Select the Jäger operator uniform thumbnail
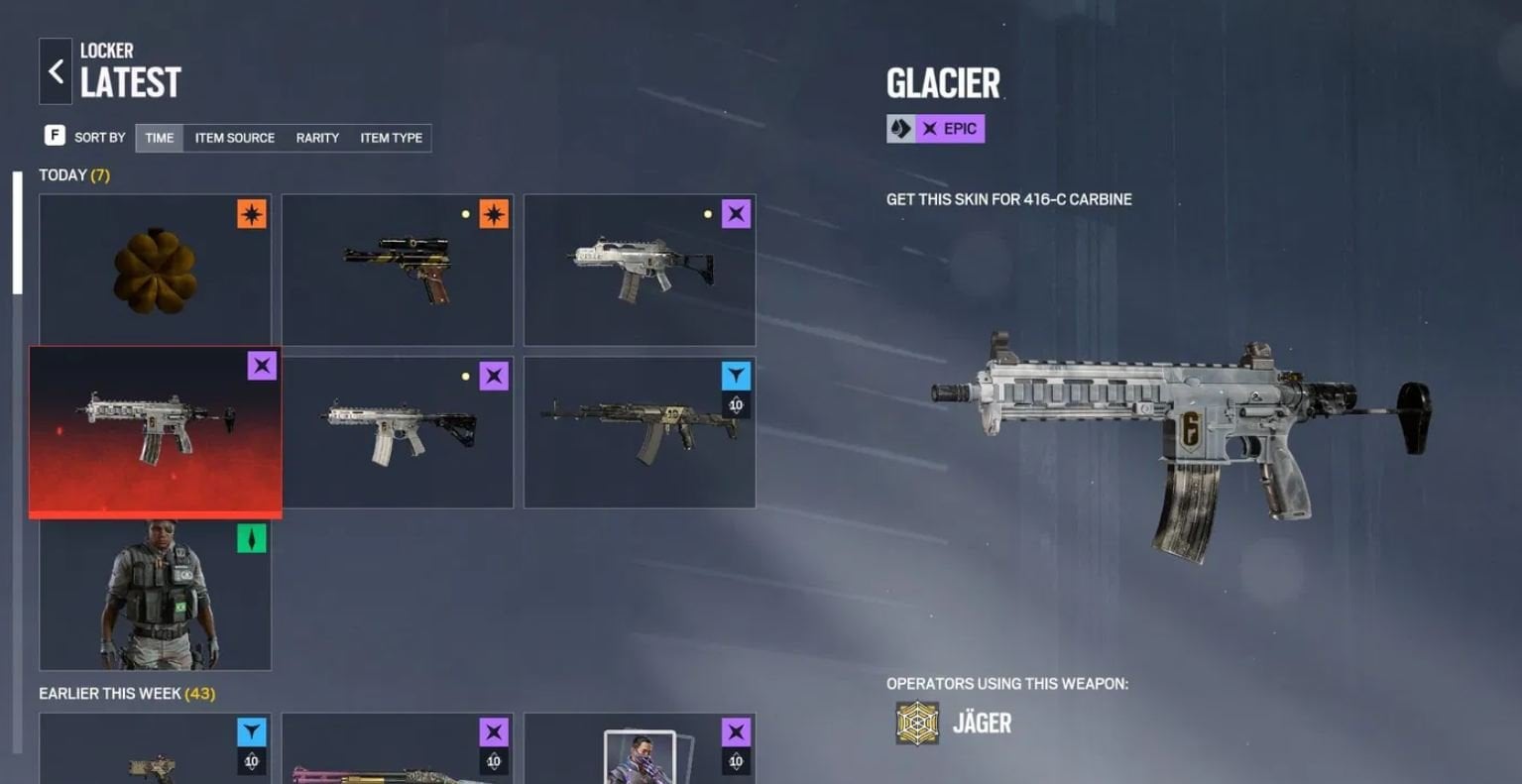This screenshot has width=1522, height=784. (155, 593)
